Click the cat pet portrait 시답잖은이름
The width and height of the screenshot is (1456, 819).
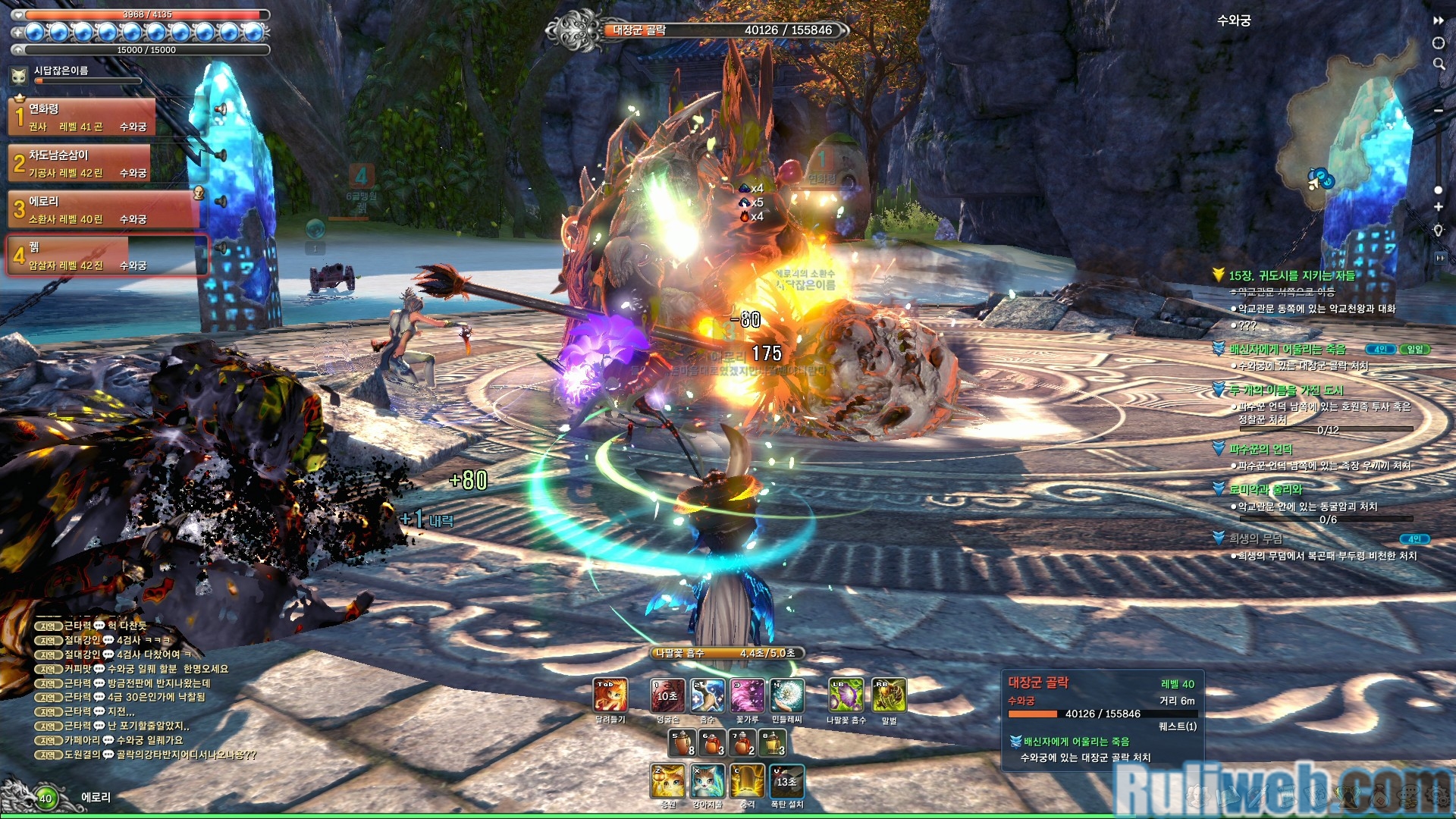click(19, 75)
